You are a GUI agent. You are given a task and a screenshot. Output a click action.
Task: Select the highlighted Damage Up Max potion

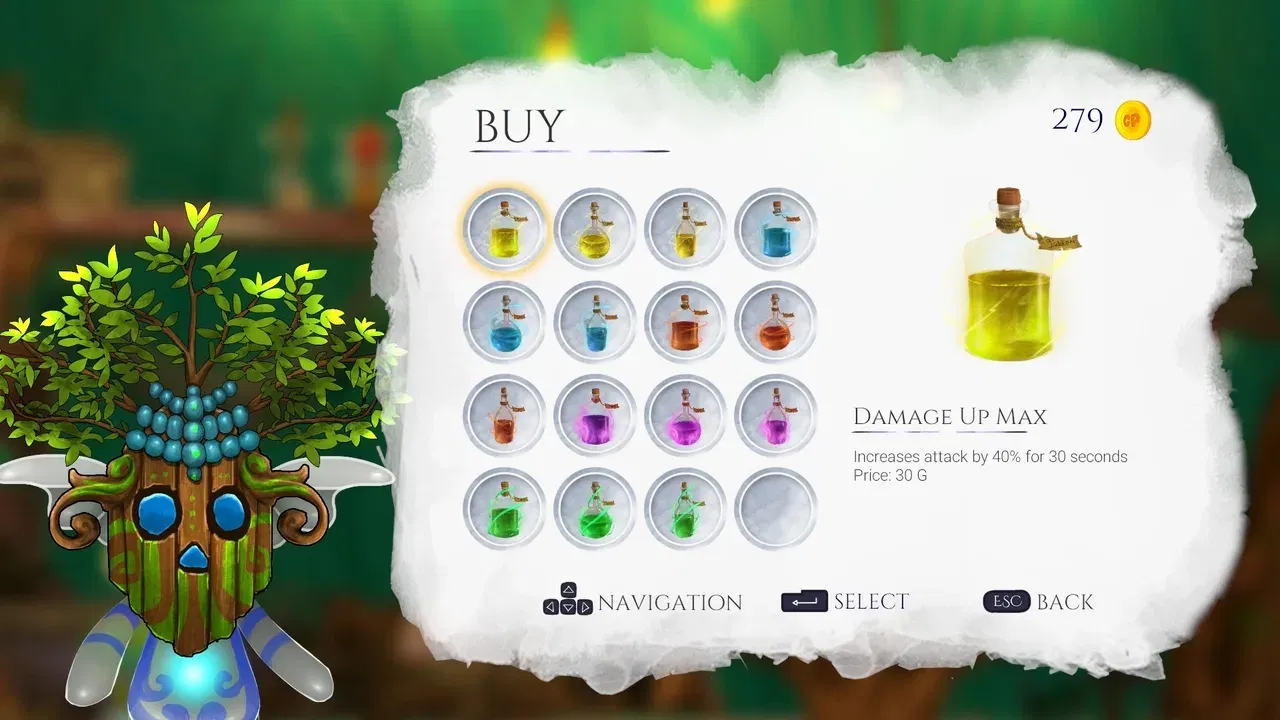point(503,229)
